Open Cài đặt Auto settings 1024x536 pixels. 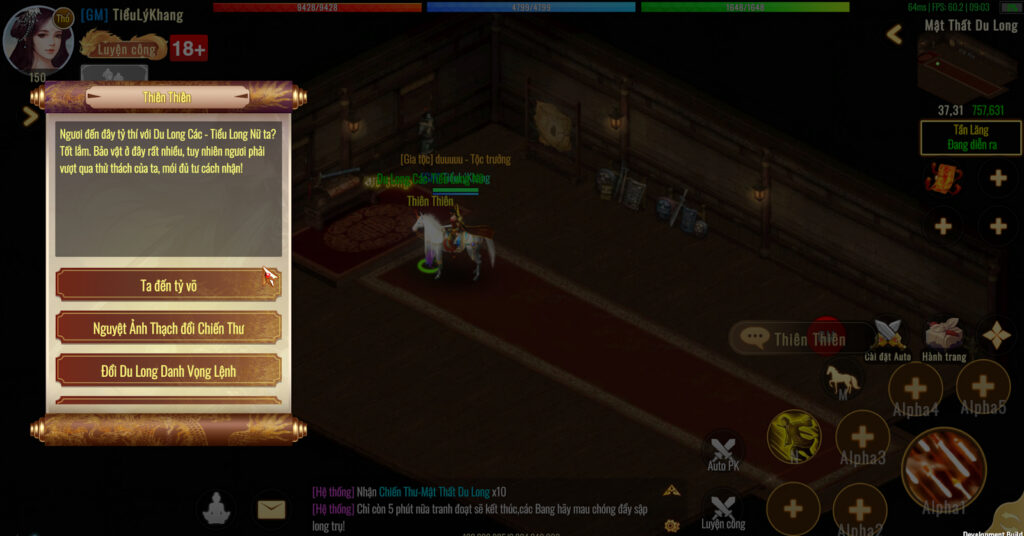887,337
